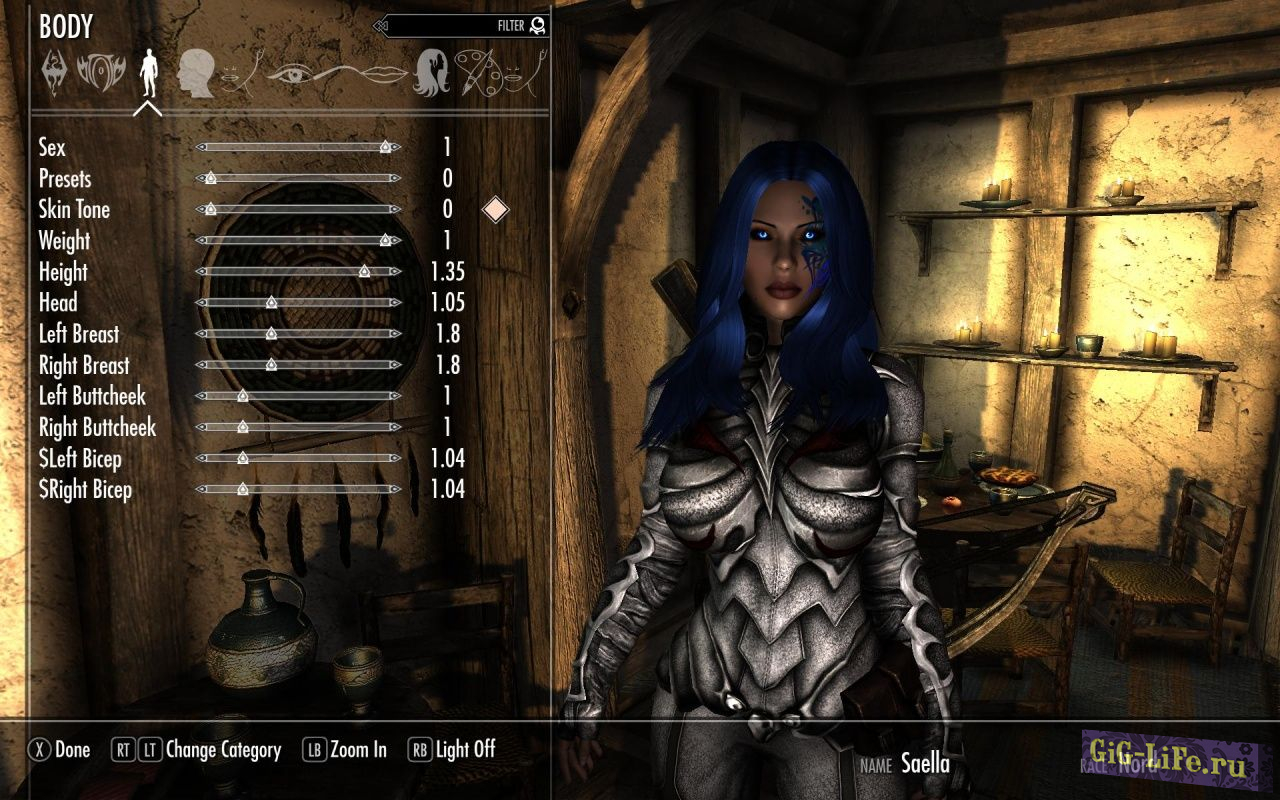Select the body silhouette category tab
The width and height of the screenshot is (1280, 800).
148,72
